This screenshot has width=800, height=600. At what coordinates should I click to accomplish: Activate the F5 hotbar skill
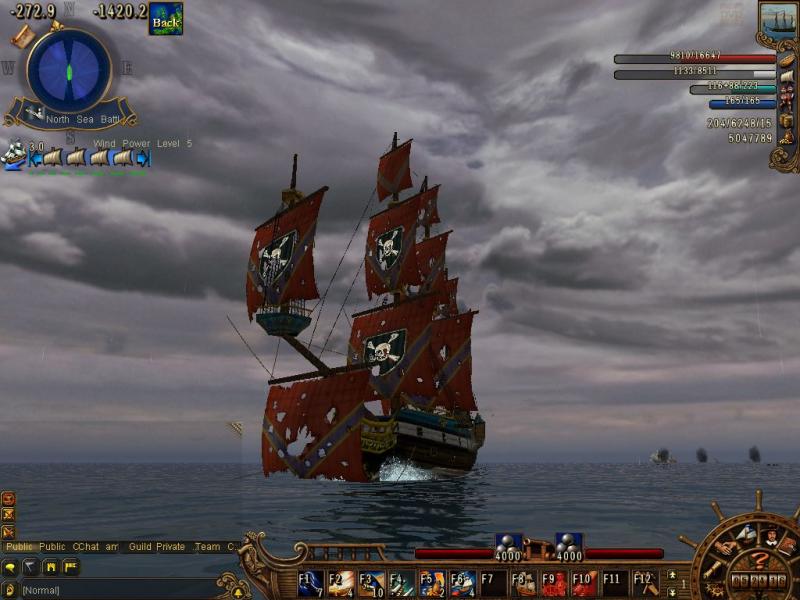pos(432,582)
